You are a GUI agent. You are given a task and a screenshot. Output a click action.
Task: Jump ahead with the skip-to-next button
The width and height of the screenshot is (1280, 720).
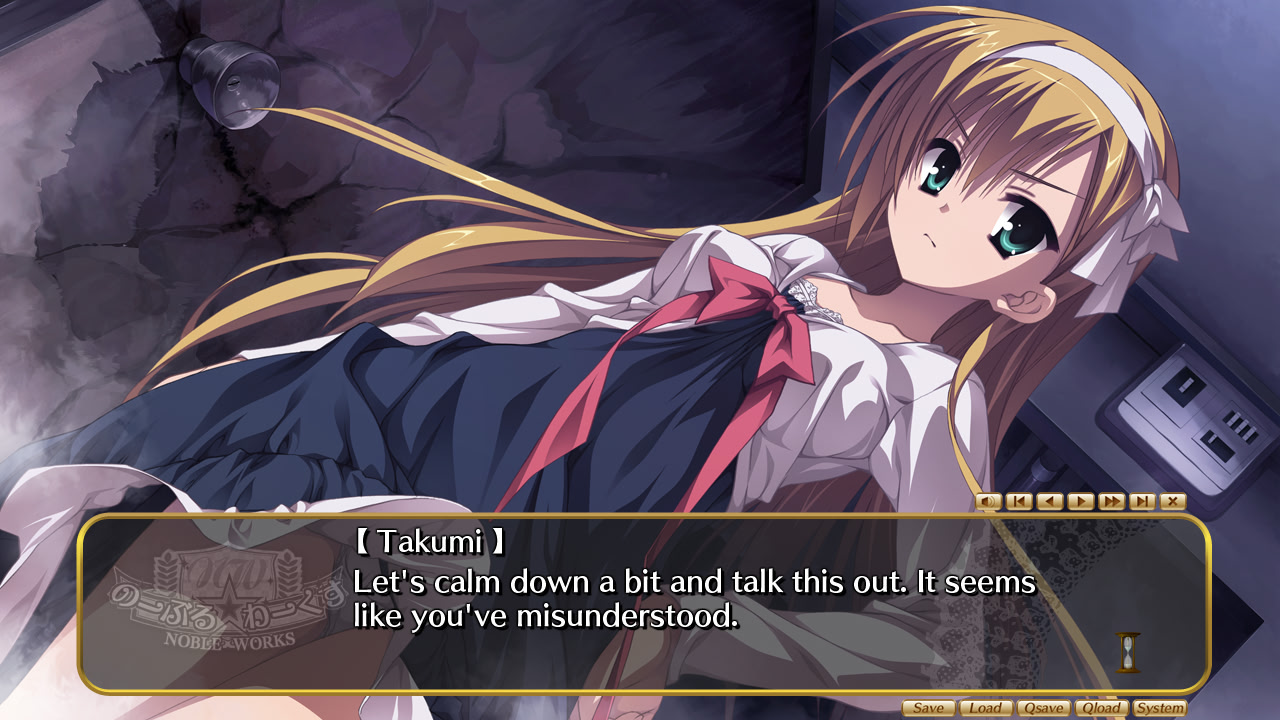coord(1142,501)
